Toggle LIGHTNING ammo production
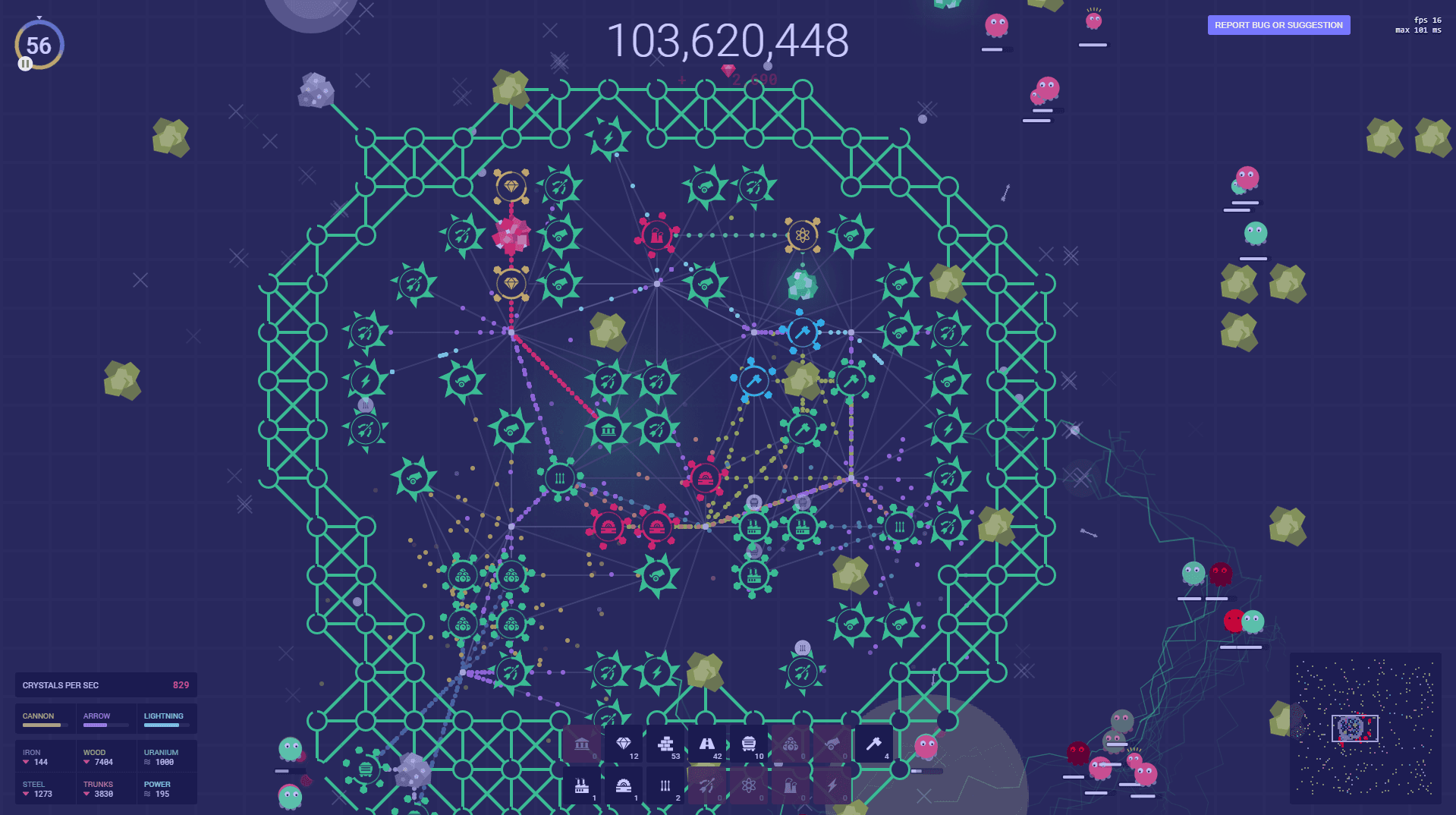This screenshot has width=1456, height=815. tap(163, 716)
